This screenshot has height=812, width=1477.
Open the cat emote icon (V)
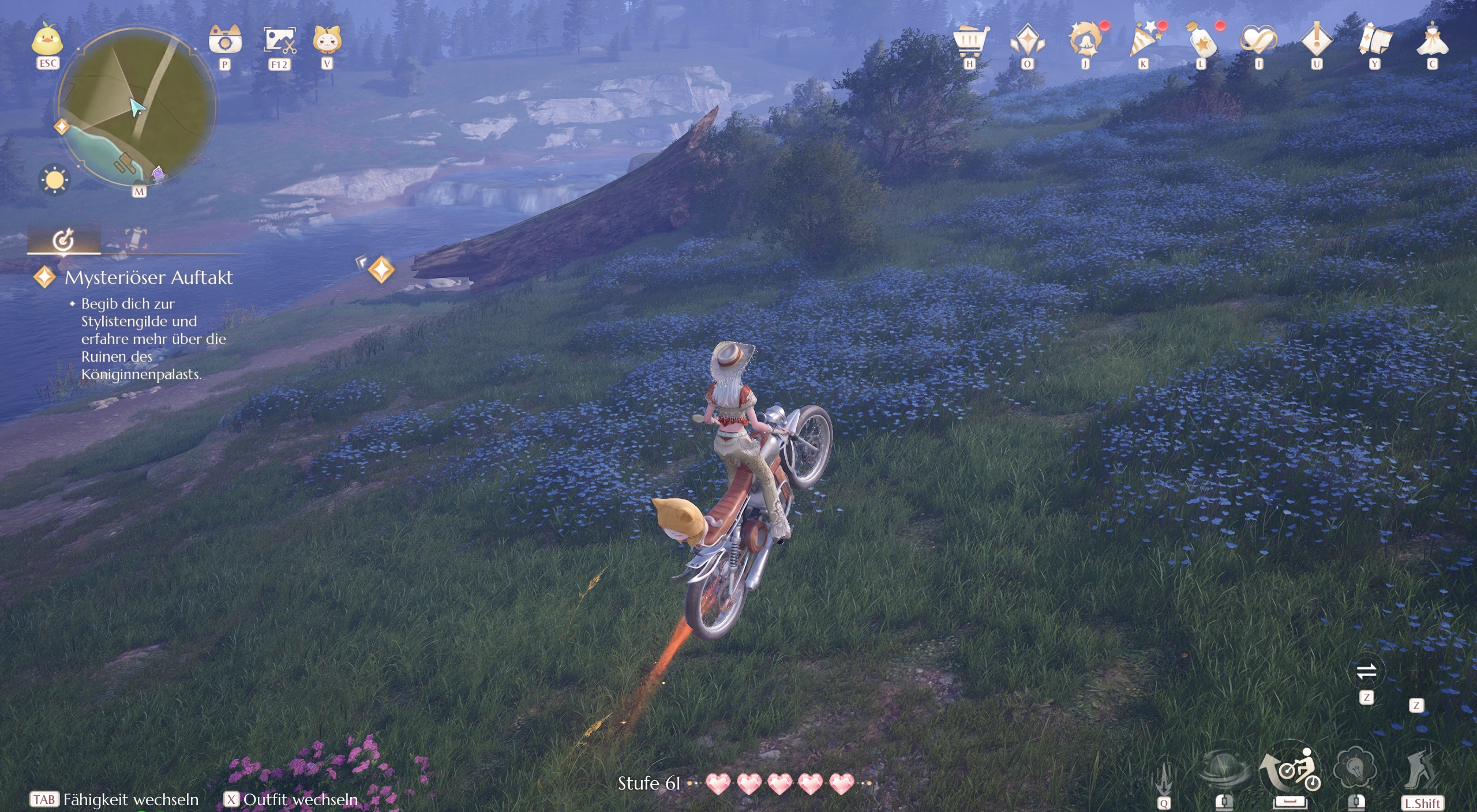(x=327, y=42)
